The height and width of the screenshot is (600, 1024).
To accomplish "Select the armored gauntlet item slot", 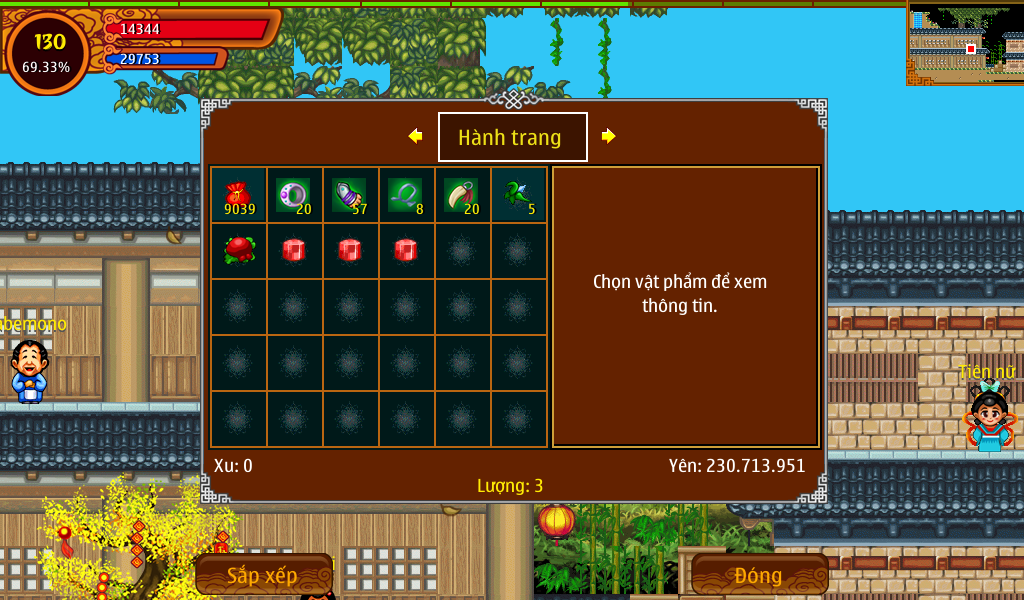I will (x=350, y=195).
